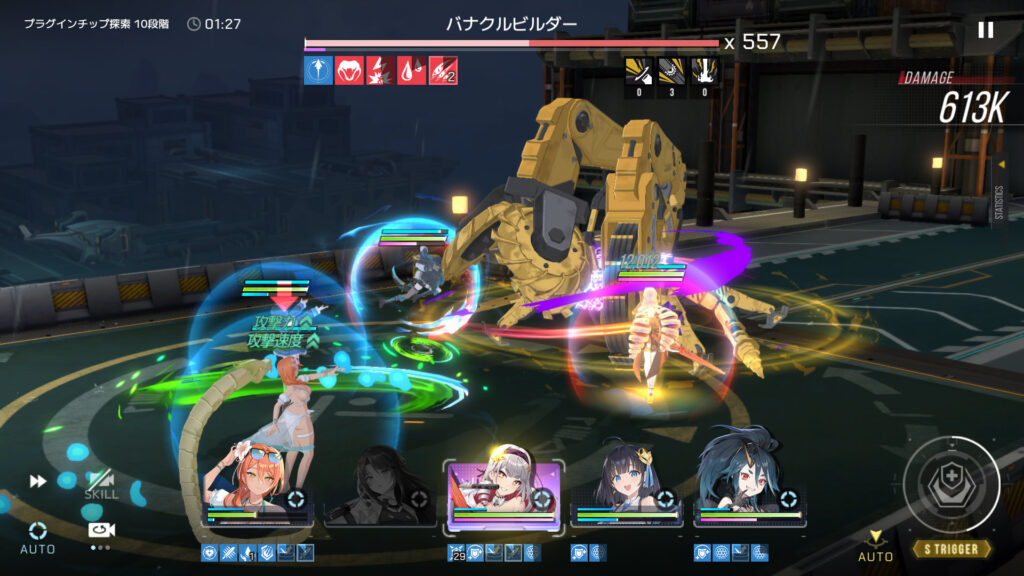1024x576 pixels.
Task: Toggle the SKILL cutscene camera option
Action: tap(100, 484)
